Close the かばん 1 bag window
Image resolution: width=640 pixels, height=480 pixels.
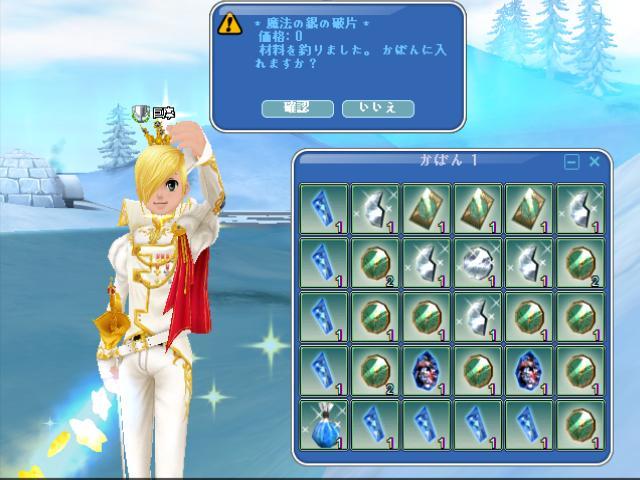(x=595, y=161)
